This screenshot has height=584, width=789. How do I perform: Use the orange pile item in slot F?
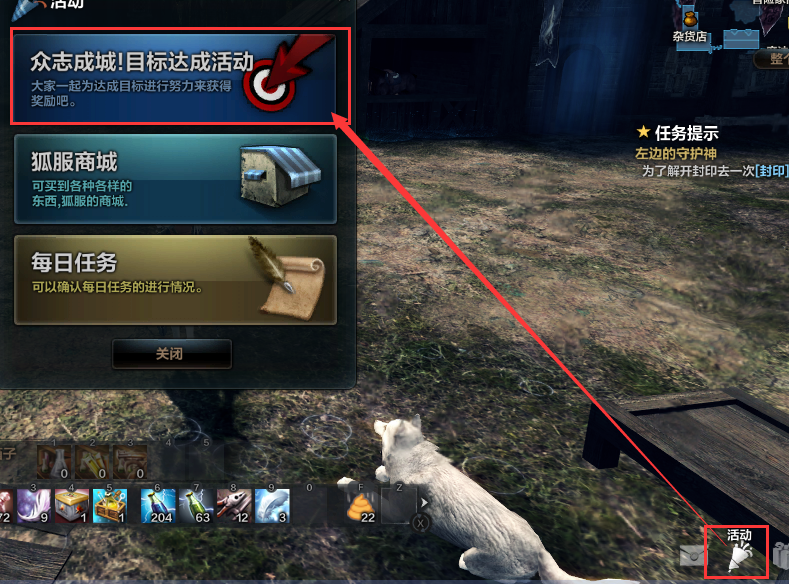click(364, 505)
